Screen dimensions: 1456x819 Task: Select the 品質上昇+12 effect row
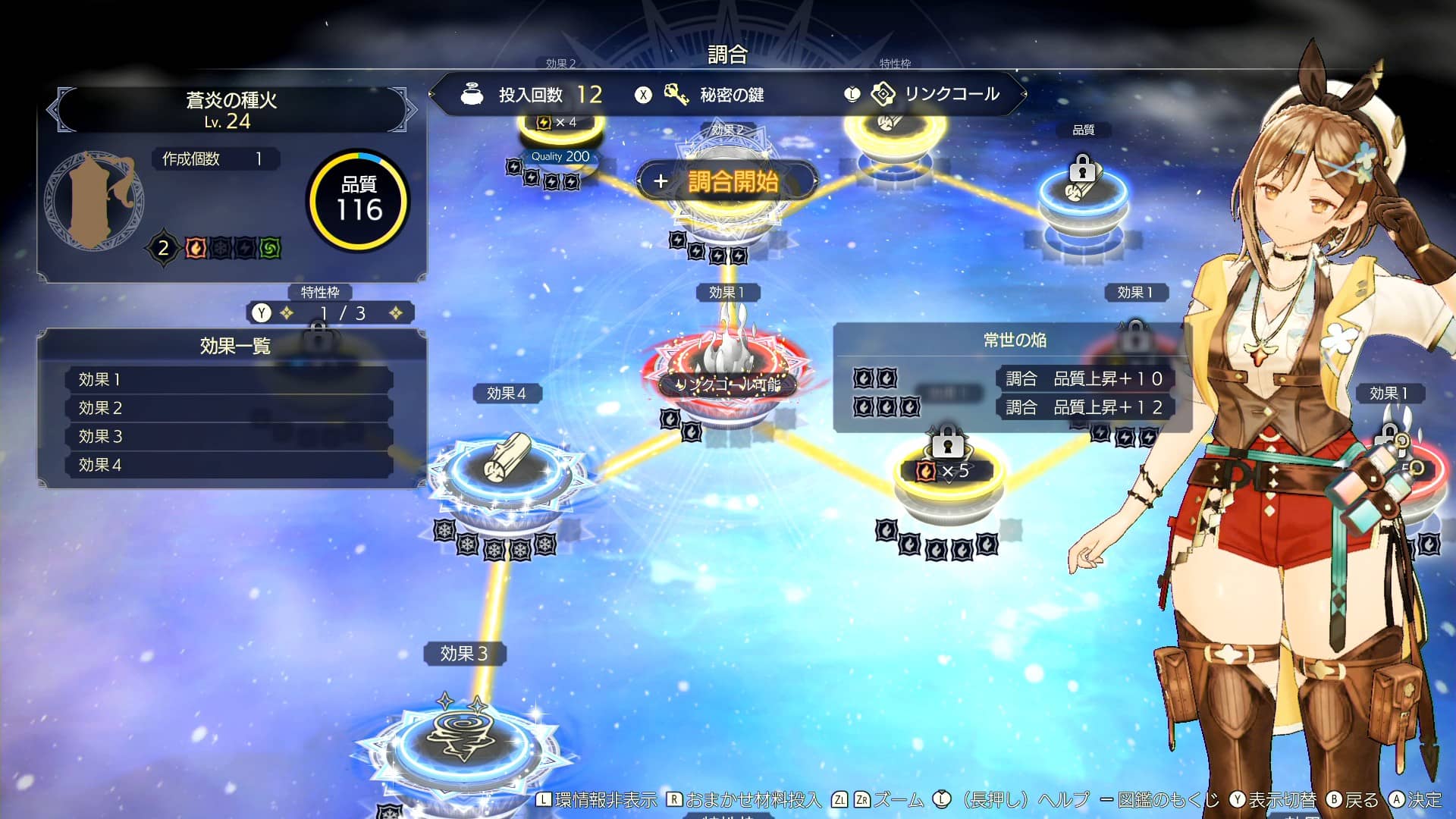tap(1084, 407)
